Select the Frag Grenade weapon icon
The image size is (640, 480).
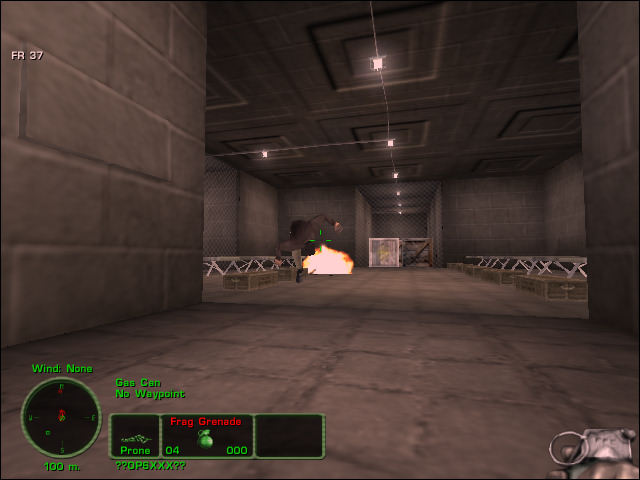(207, 439)
